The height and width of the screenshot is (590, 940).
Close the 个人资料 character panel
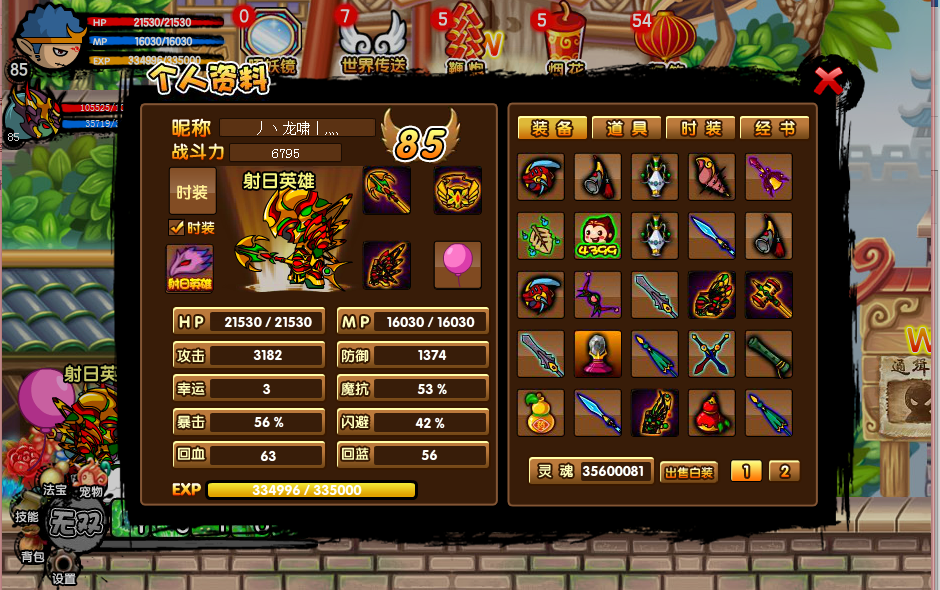pos(829,80)
